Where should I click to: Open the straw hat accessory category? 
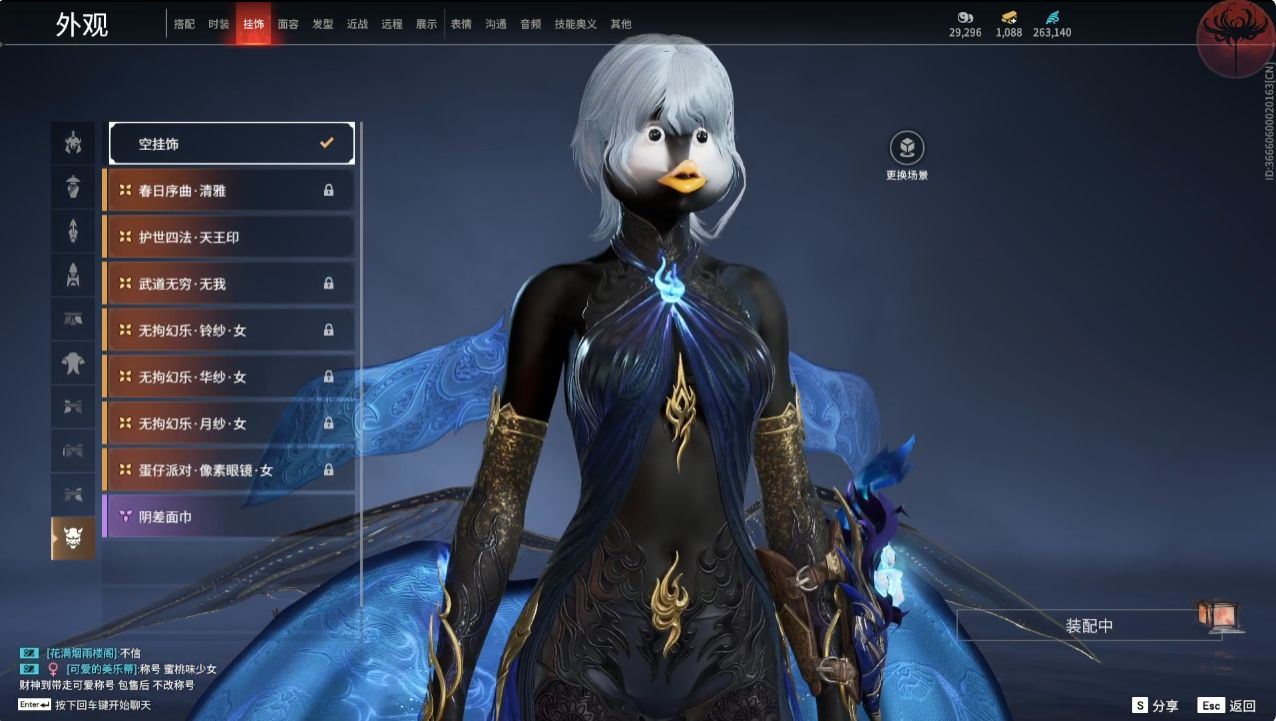click(73, 186)
